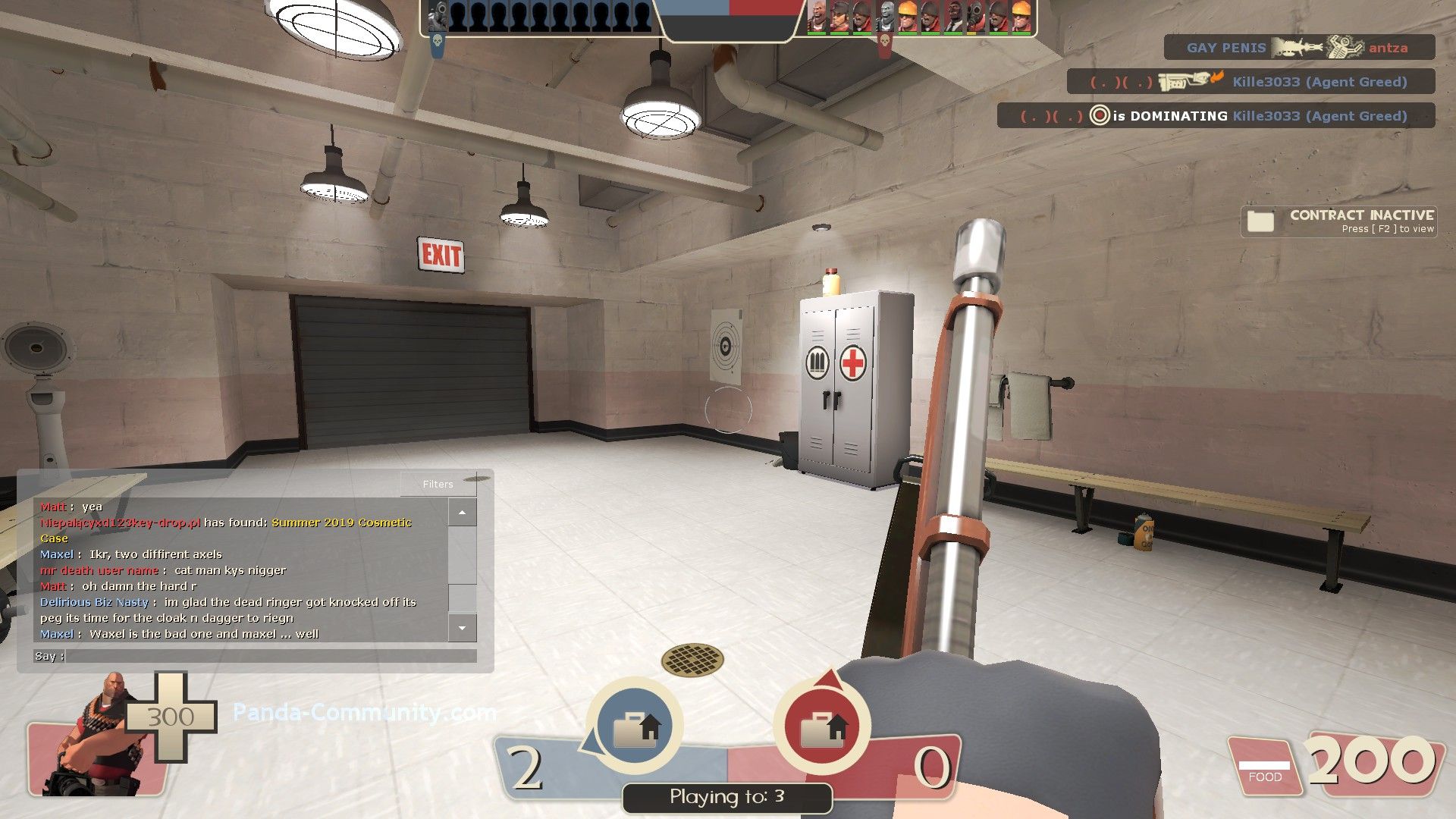Click the chat Say input field
This screenshot has height=819, width=1456.
click(x=270, y=656)
